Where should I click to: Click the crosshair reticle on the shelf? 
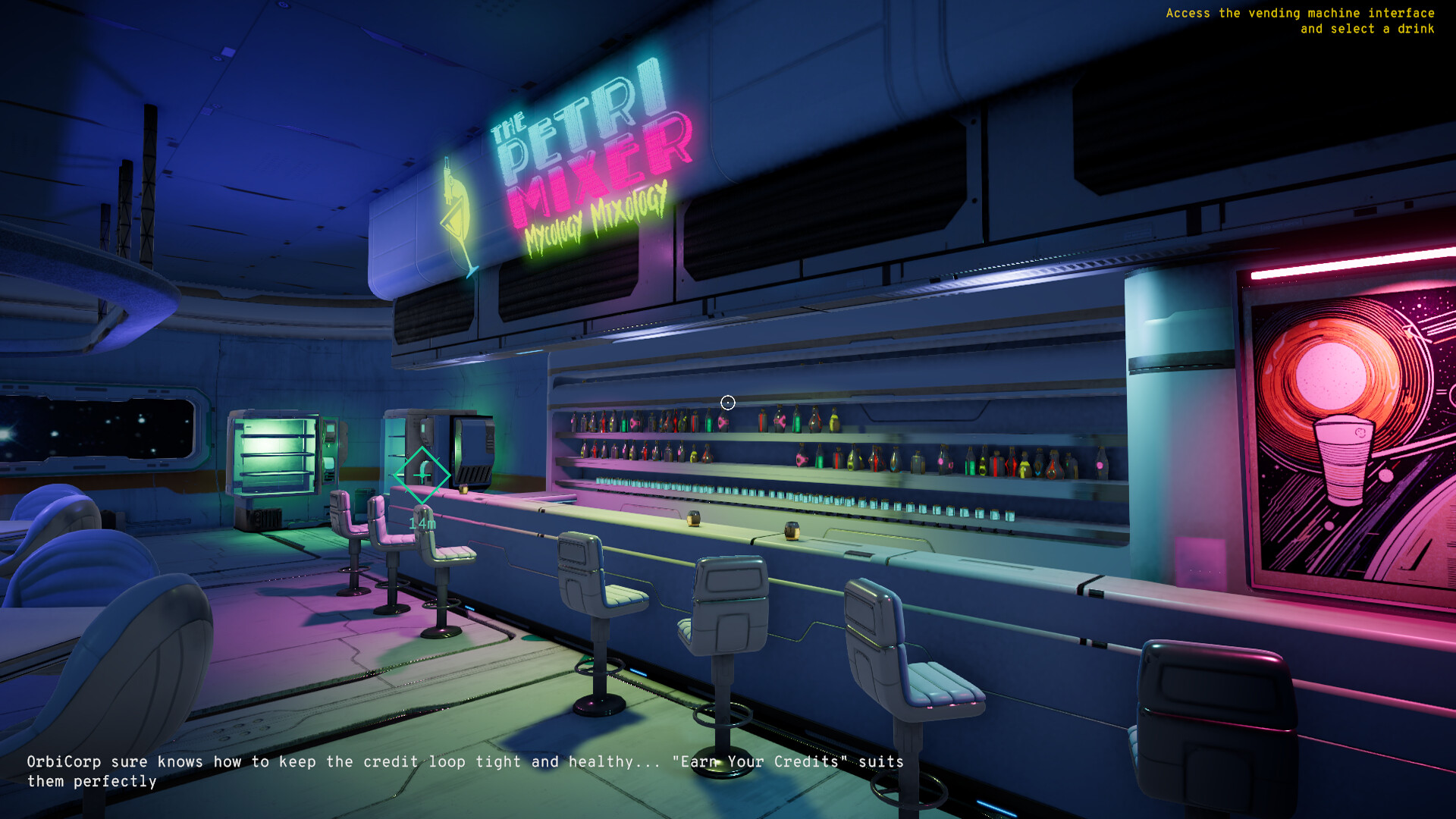point(727,402)
